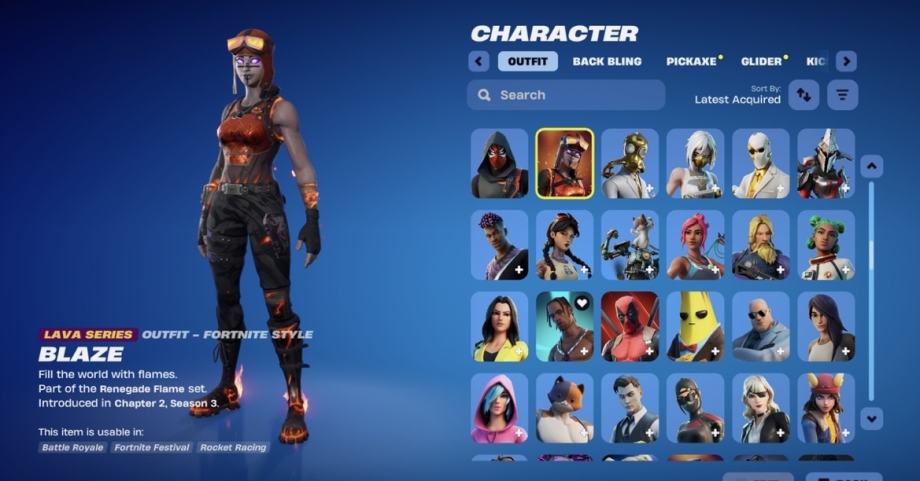
Task: Choose the green hair buns outfit
Action: (826, 245)
